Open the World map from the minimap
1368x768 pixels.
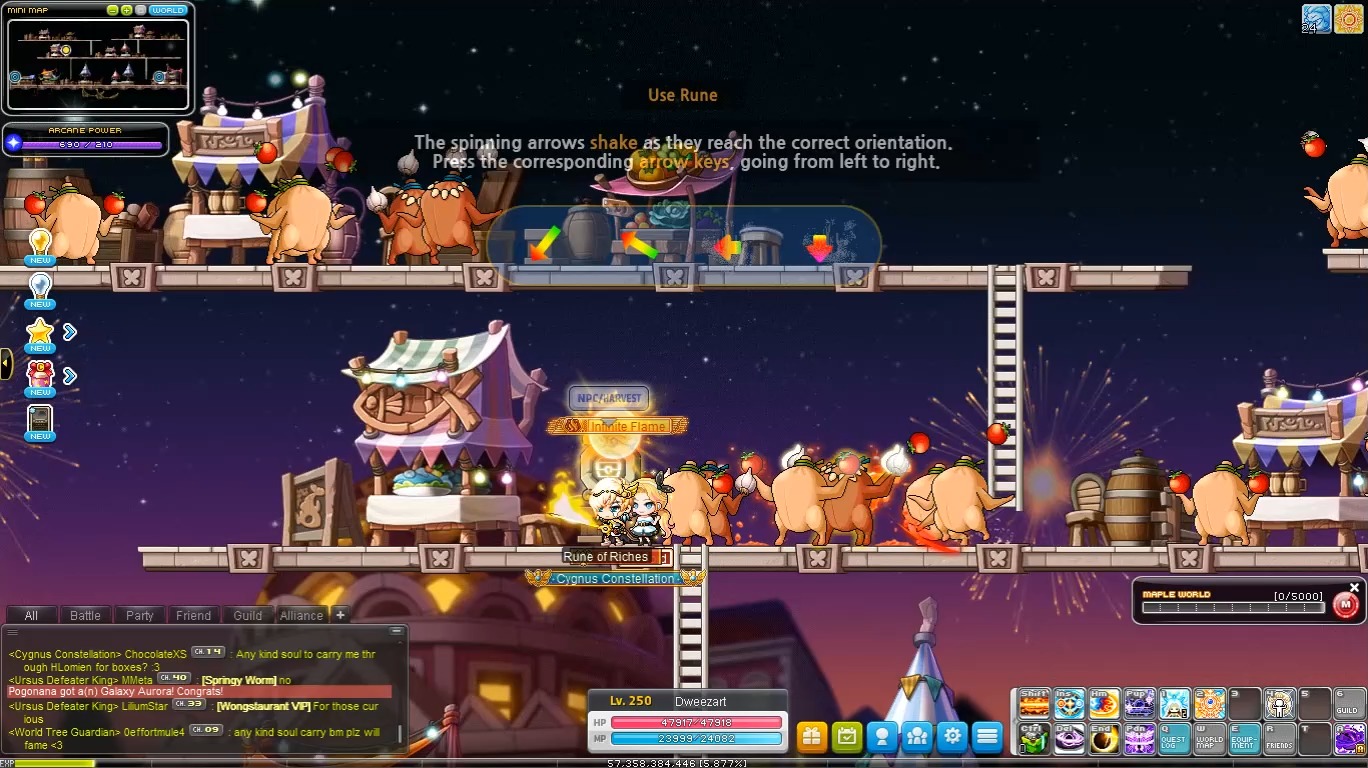click(167, 10)
